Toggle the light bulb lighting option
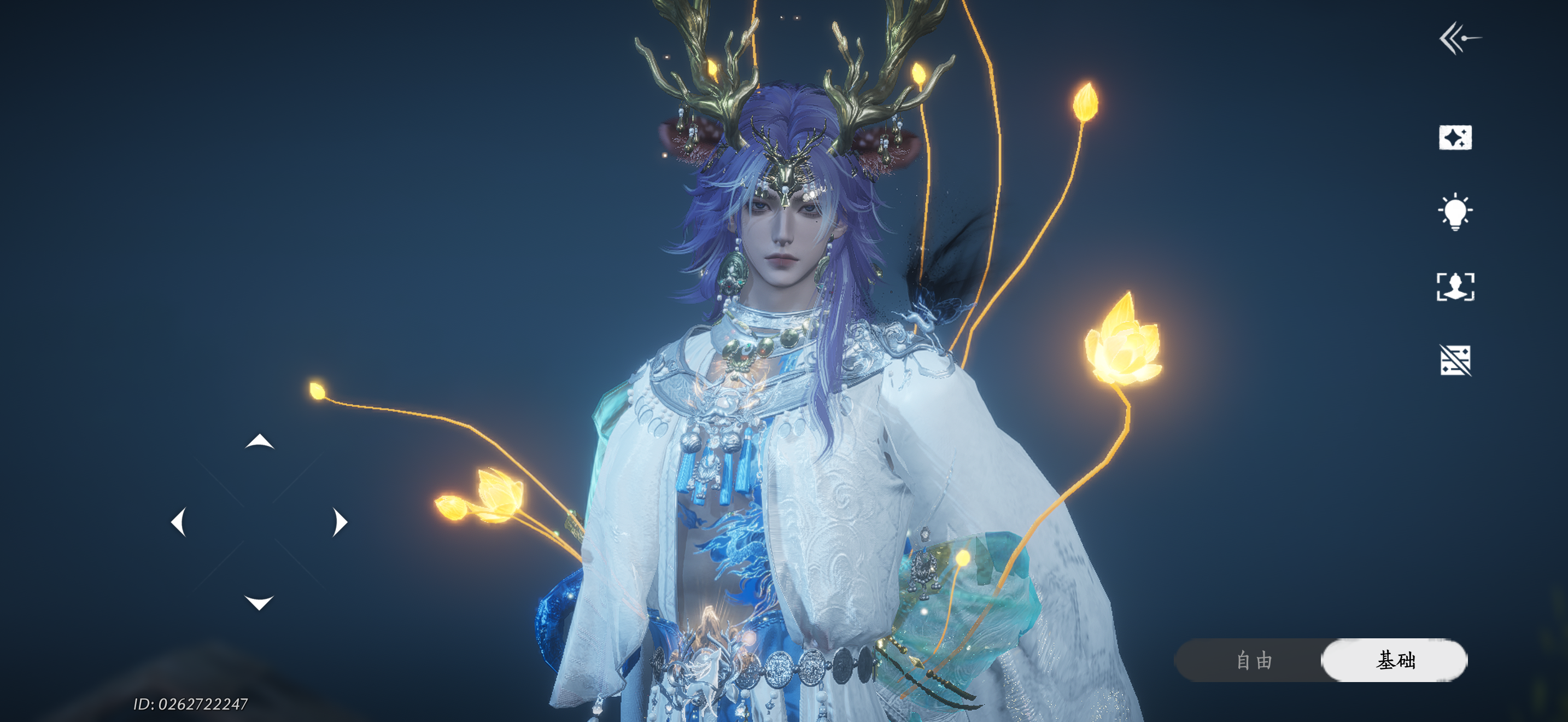Viewport: 1568px width, 722px height. 1455,211
